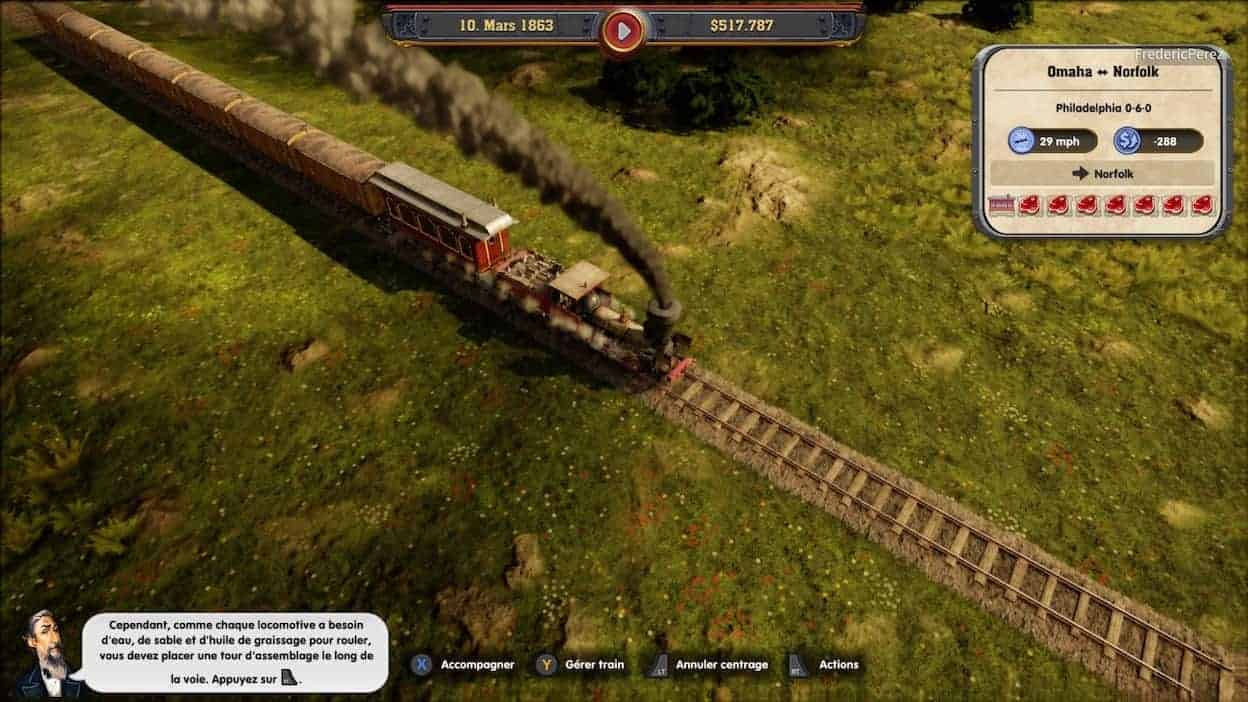Click the red play button beside the date

click(x=623, y=30)
